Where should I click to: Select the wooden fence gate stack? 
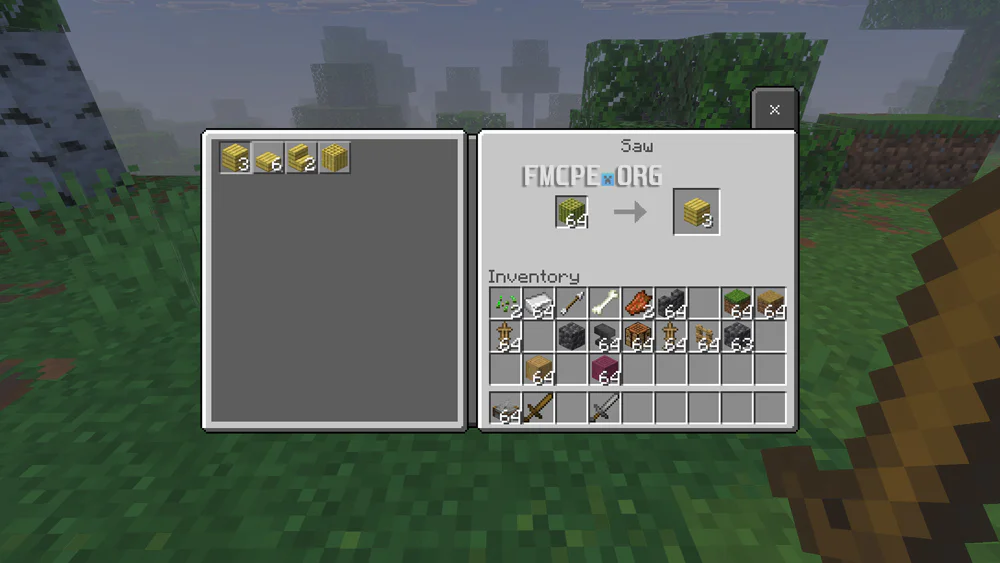704,337
